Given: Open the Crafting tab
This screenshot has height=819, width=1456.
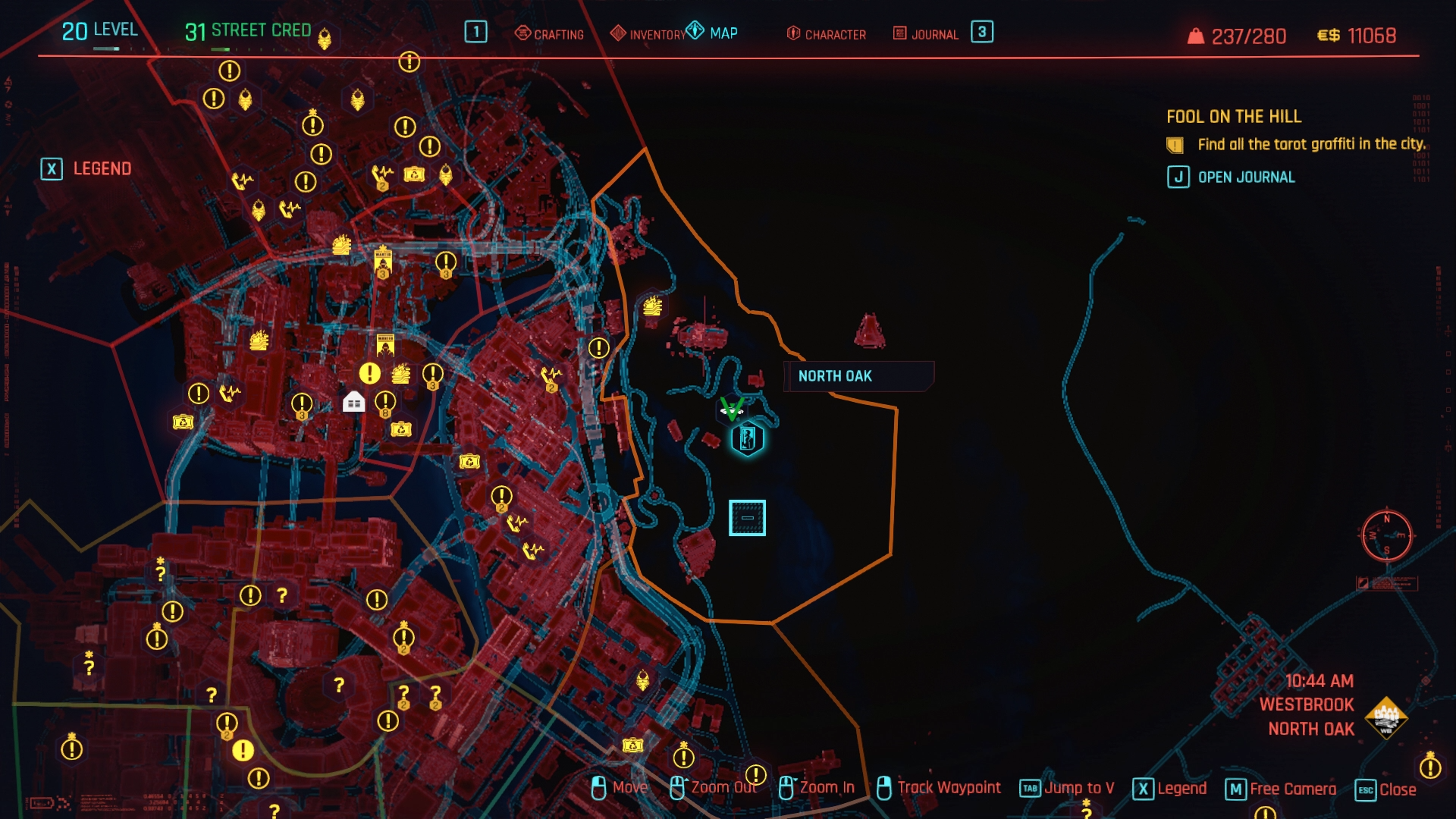Looking at the screenshot, I should click(550, 34).
